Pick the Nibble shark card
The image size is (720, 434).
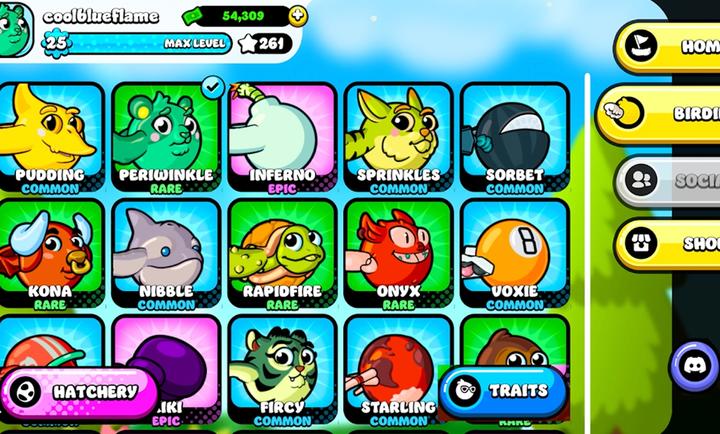click(x=167, y=254)
